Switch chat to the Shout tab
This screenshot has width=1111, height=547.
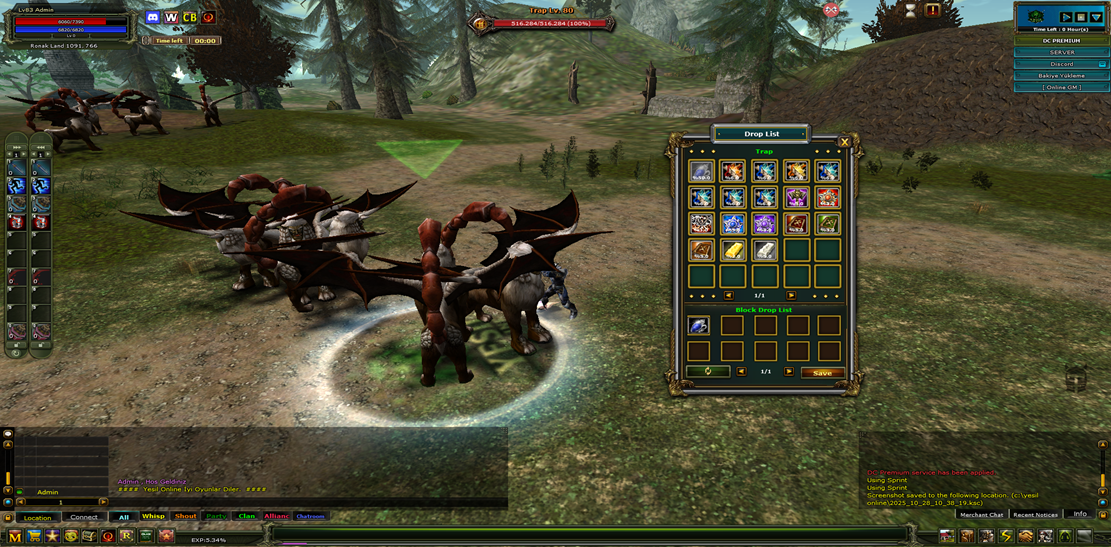[185, 517]
